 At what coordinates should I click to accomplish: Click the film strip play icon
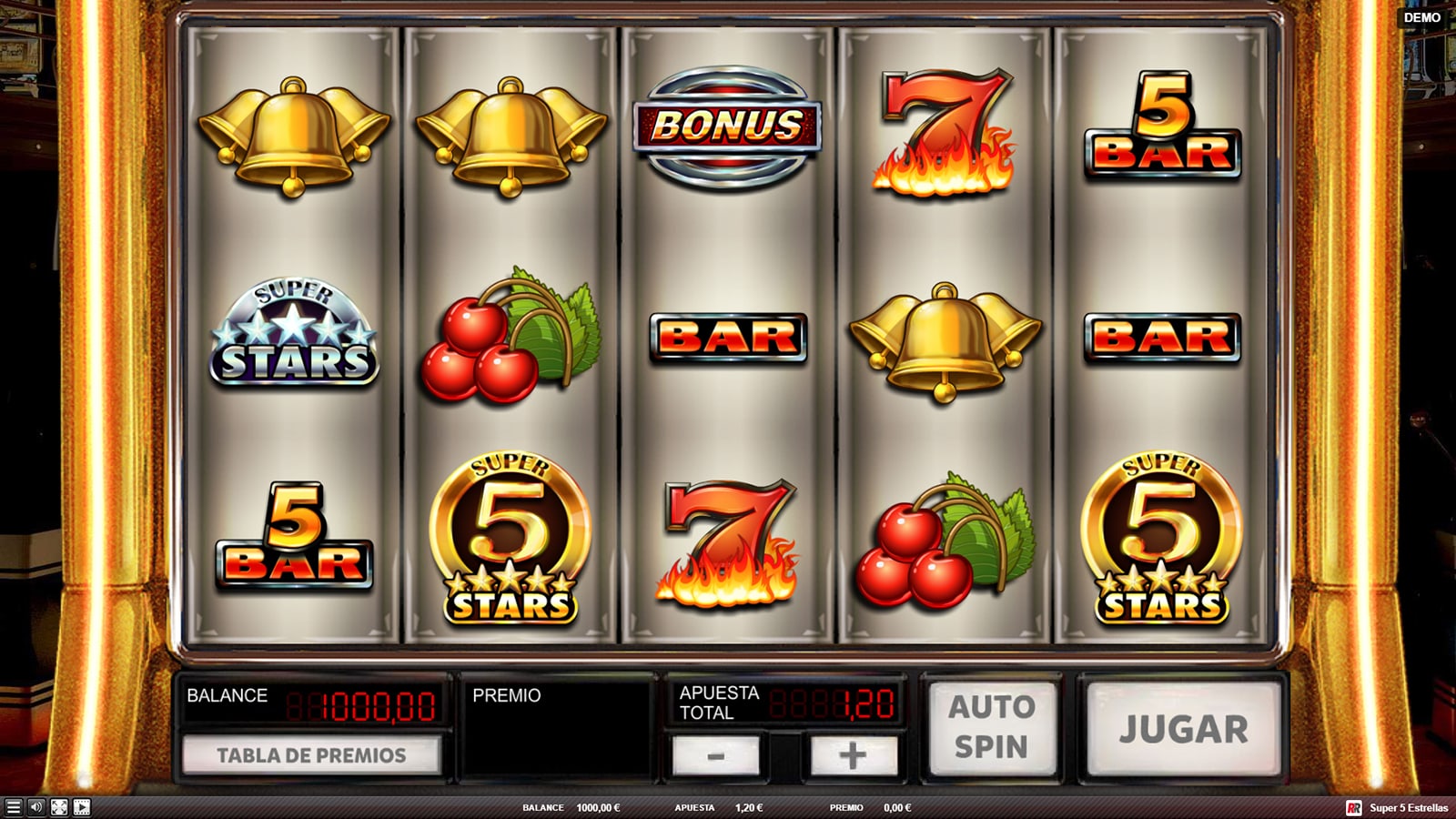[82, 807]
